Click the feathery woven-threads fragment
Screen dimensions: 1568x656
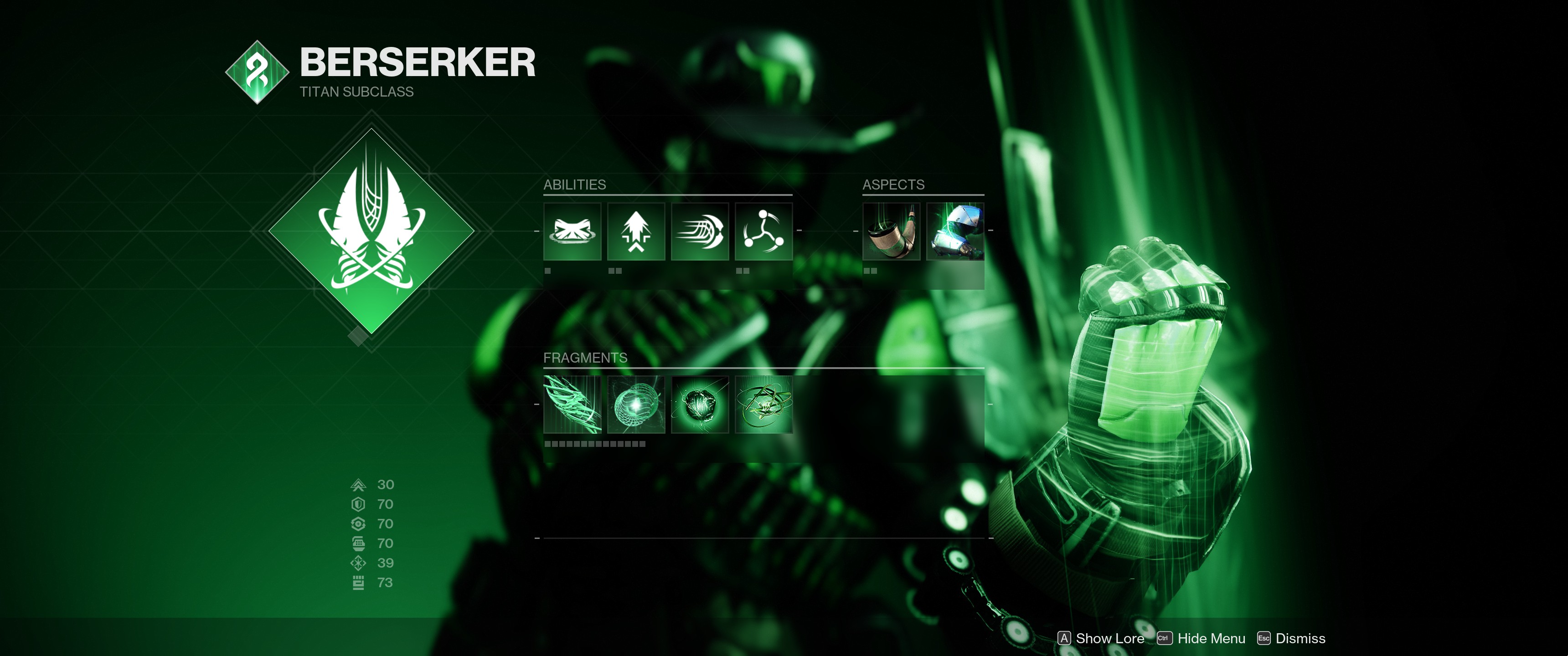click(x=572, y=405)
